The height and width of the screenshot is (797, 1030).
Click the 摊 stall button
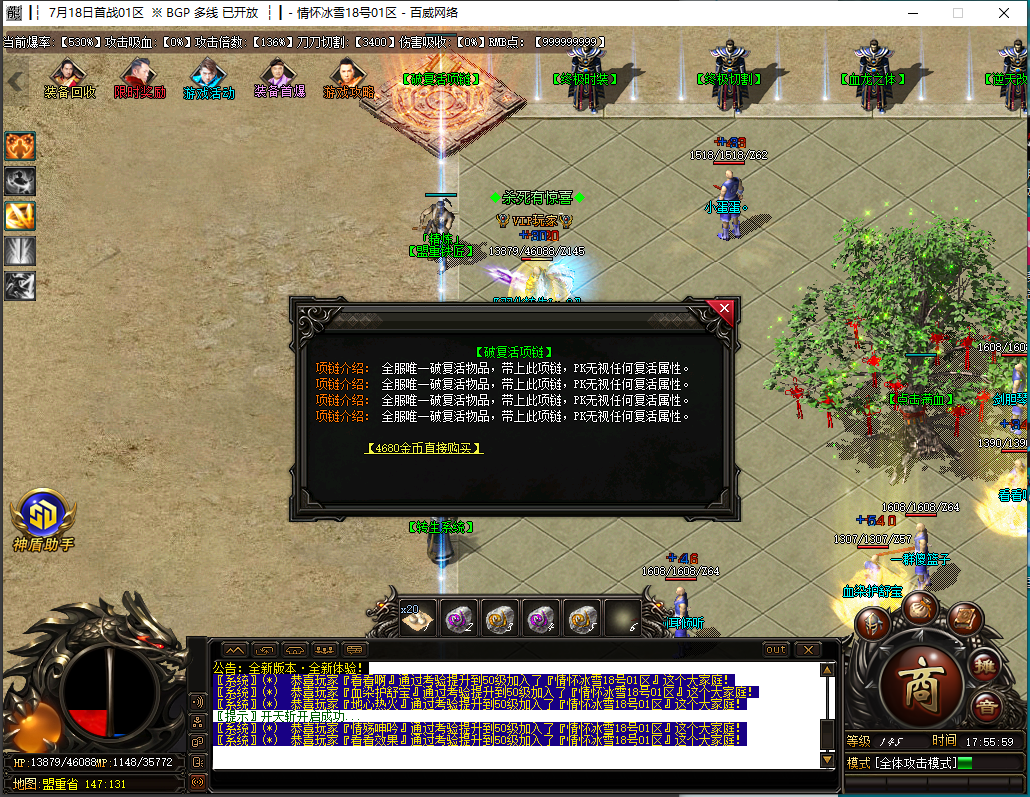[x=986, y=664]
